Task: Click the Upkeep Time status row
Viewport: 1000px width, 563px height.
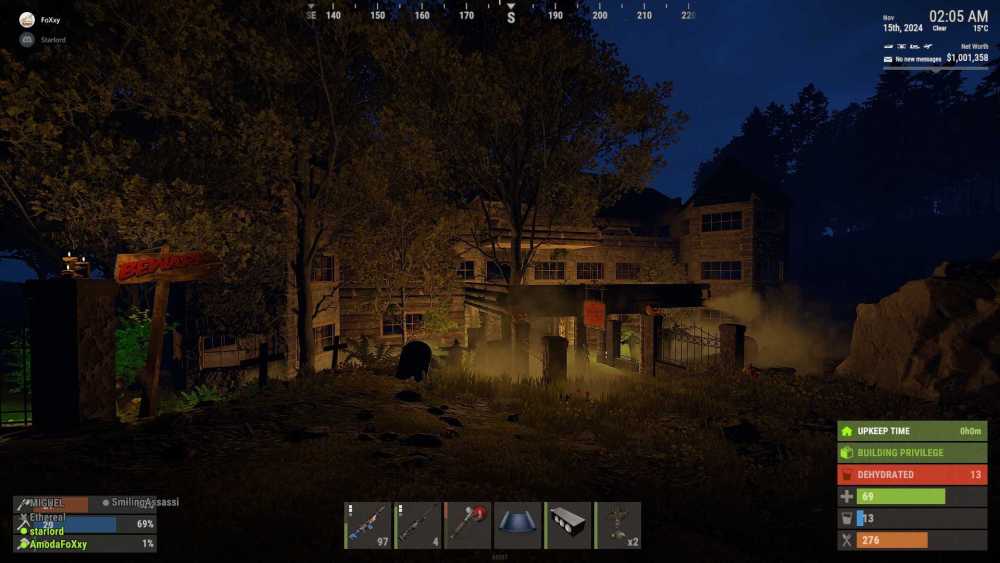Action: tap(912, 431)
